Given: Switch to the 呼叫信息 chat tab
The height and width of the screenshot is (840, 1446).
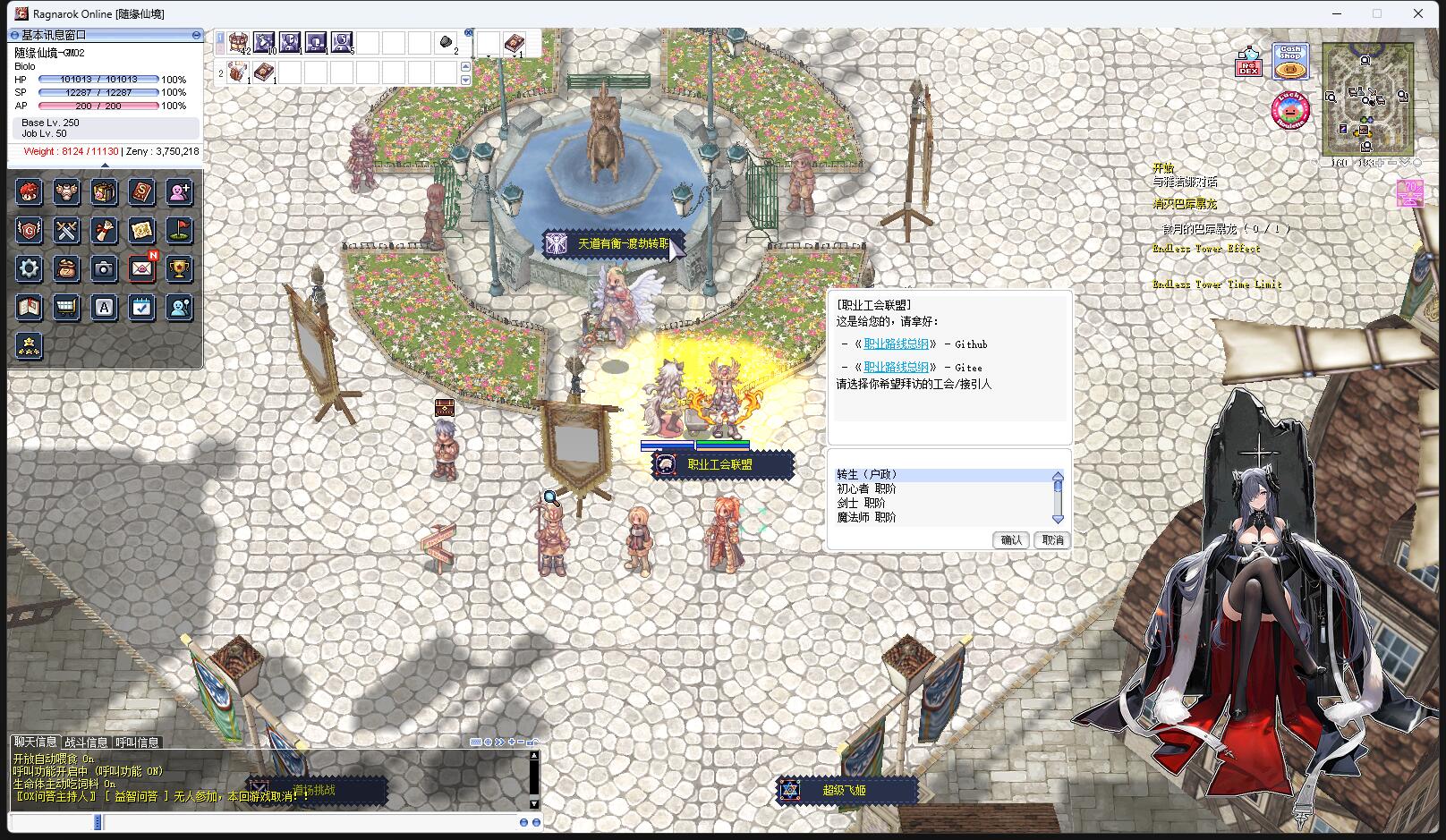Looking at the screenshot, I should point(137,742).
